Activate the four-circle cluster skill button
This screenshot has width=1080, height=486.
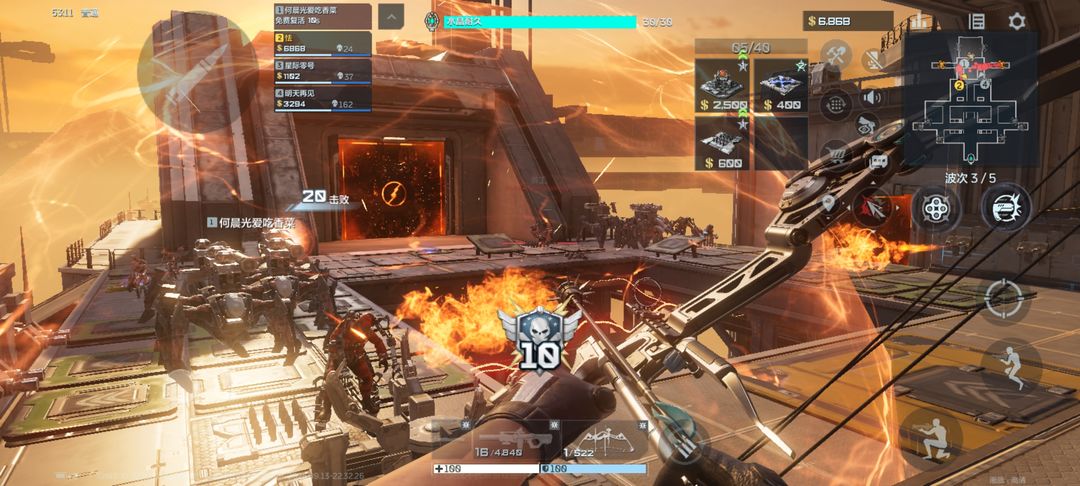935,208
